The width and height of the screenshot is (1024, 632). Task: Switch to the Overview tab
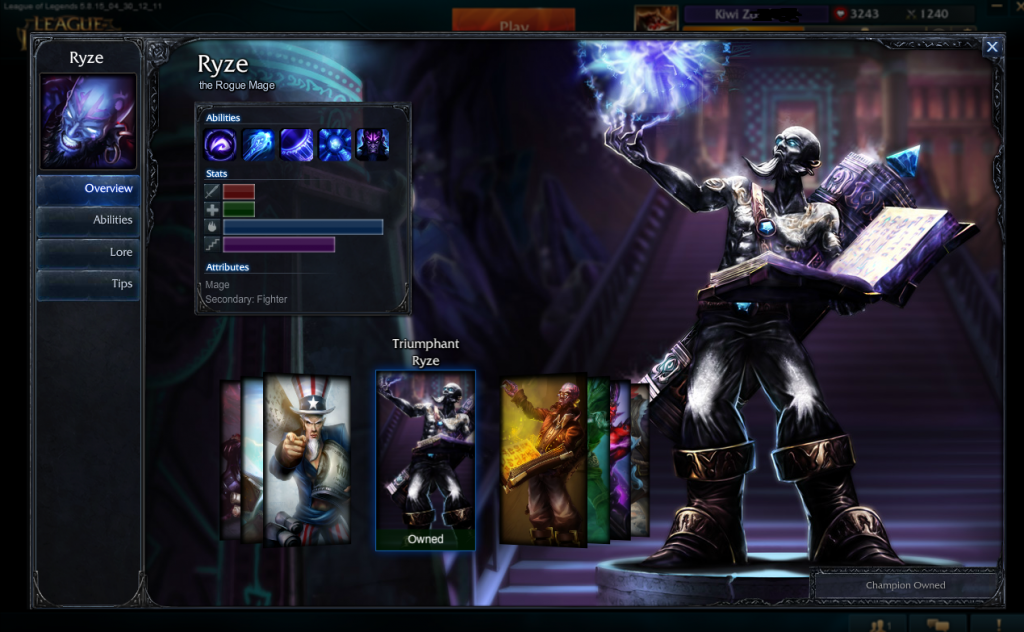click(88, 189)
